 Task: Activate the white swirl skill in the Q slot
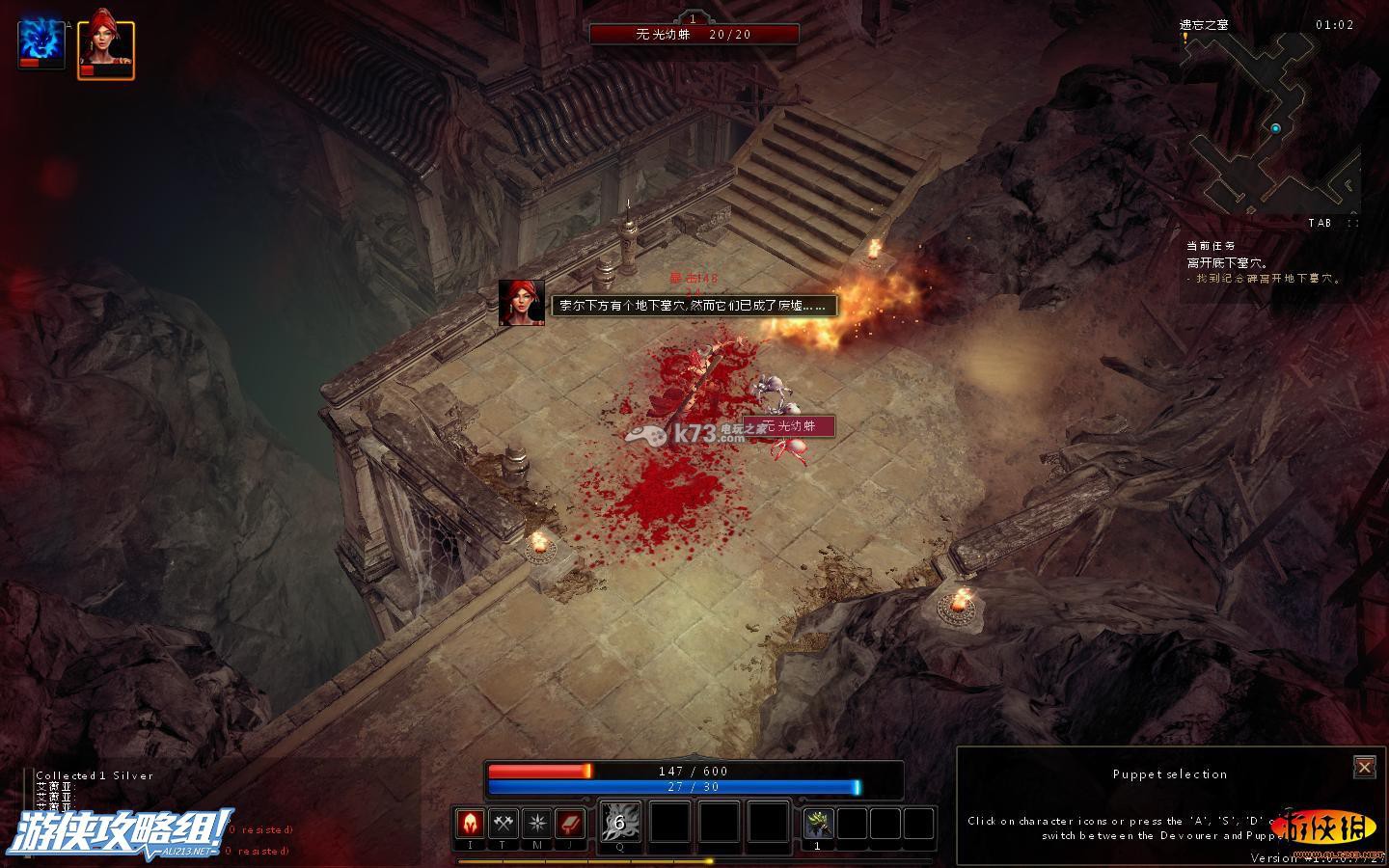point(620,823)
